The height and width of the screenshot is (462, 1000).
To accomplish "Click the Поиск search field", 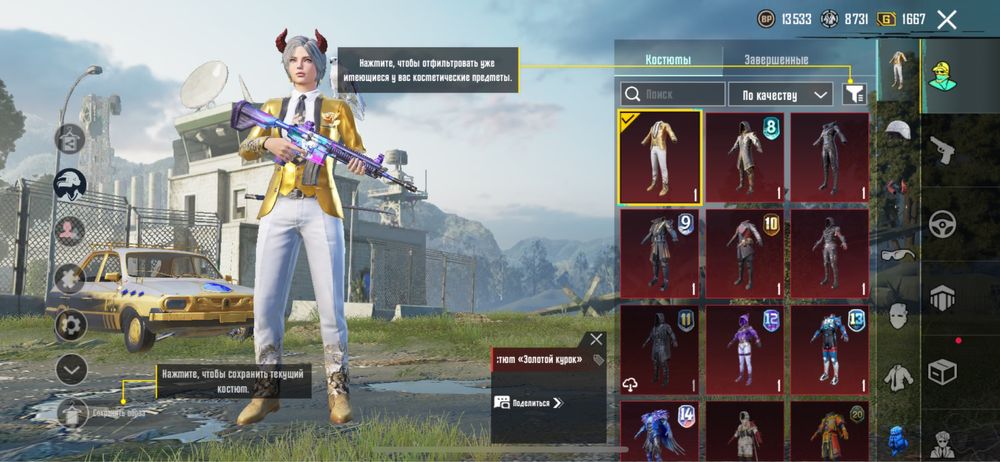I will tap(672, 94).
